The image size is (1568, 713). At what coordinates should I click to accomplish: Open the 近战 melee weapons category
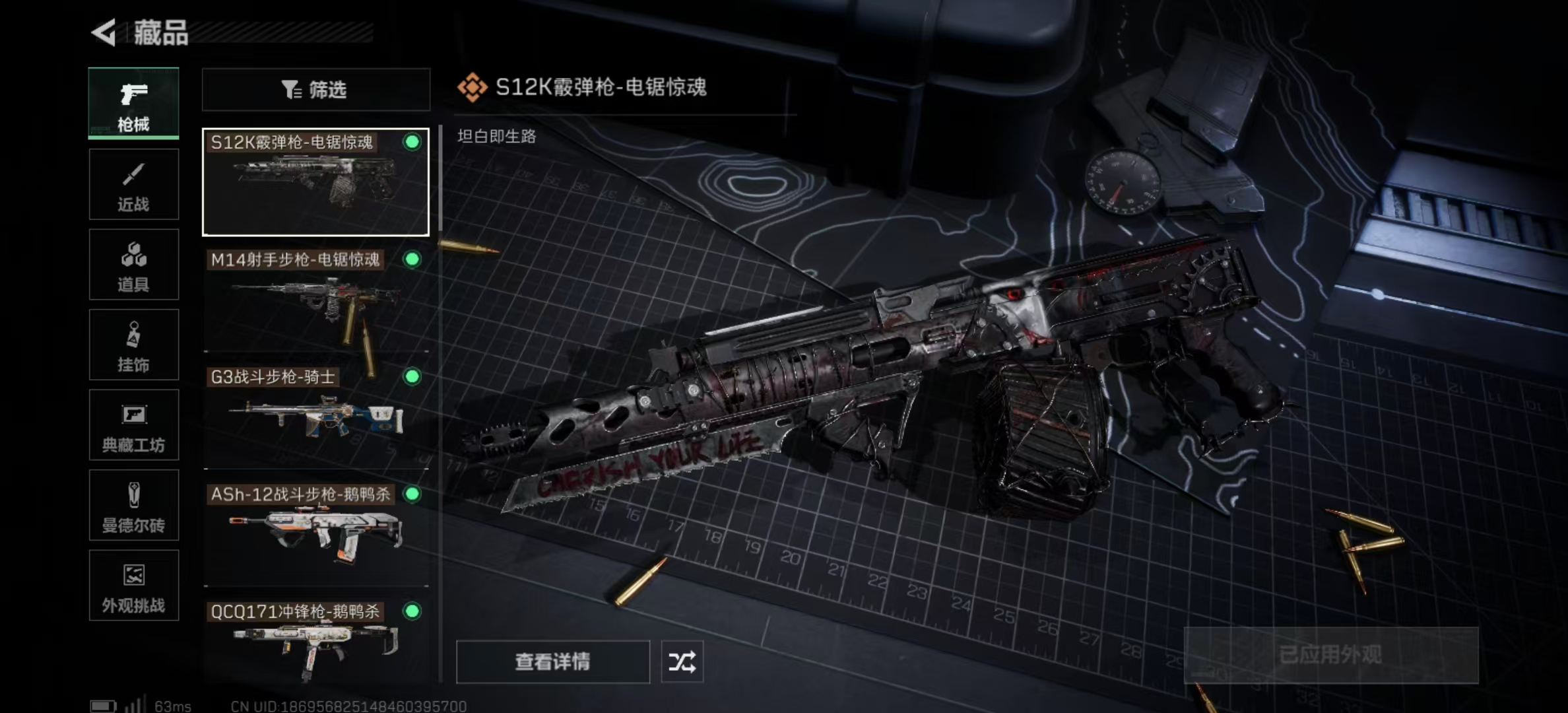(134, 184)
